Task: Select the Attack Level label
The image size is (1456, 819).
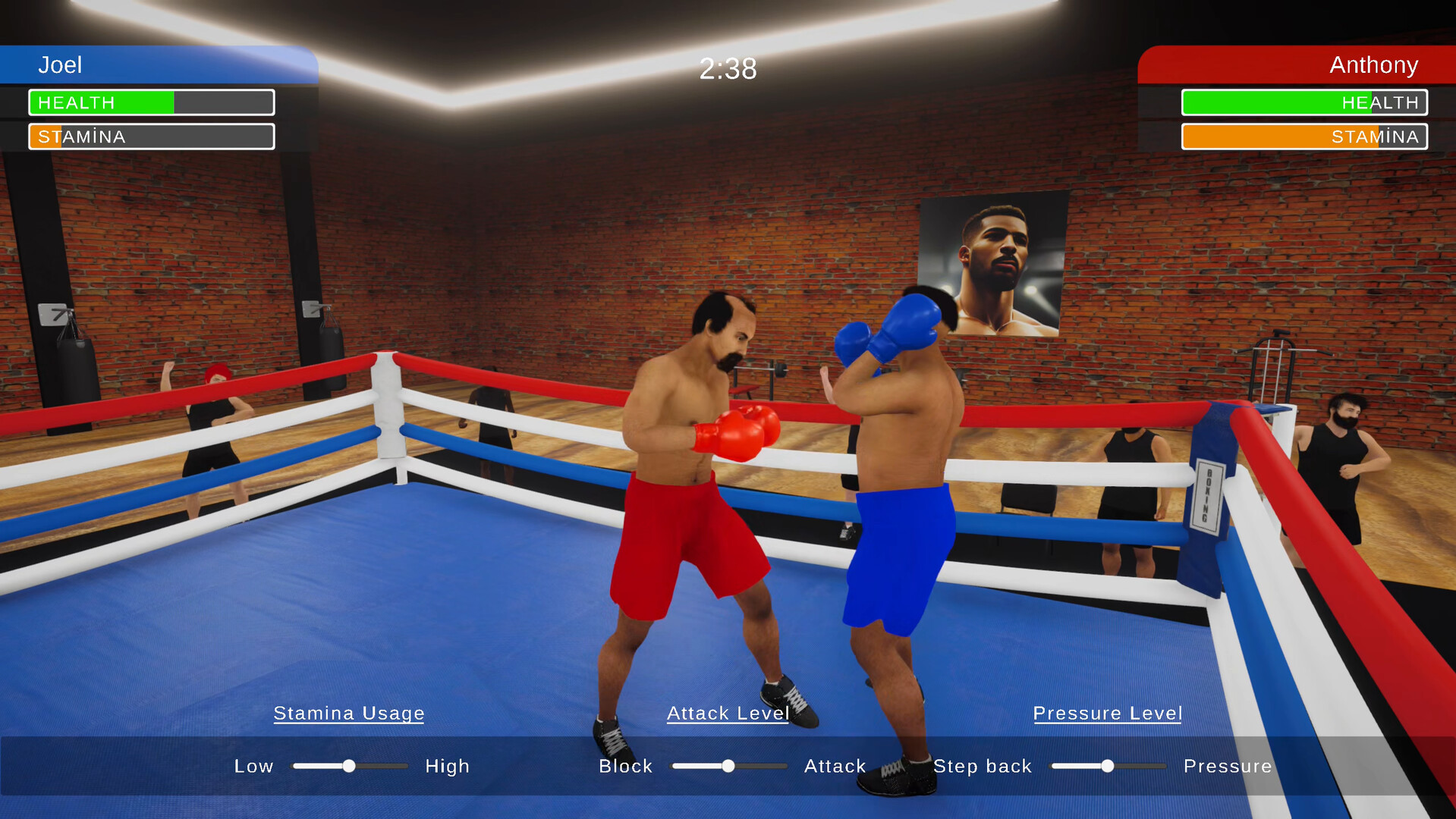Action: 728,714
